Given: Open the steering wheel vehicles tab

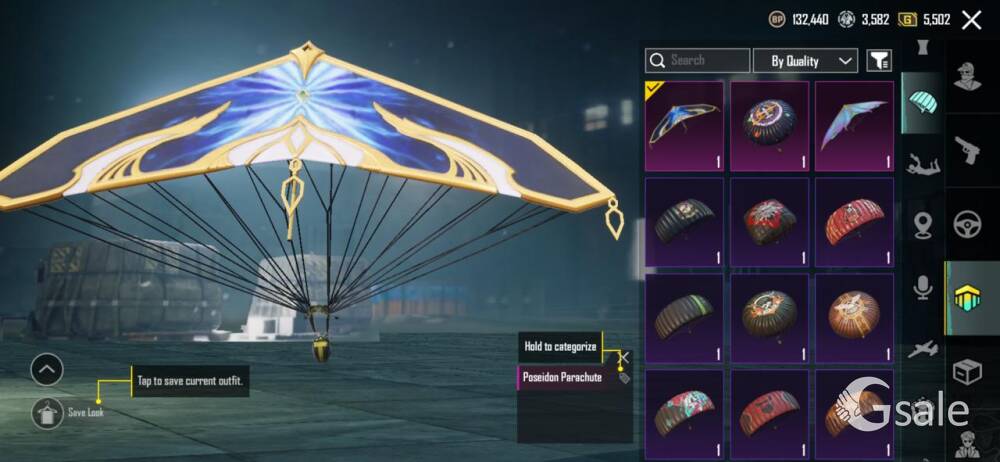Looking at the screenshot, I should (968, 223).
